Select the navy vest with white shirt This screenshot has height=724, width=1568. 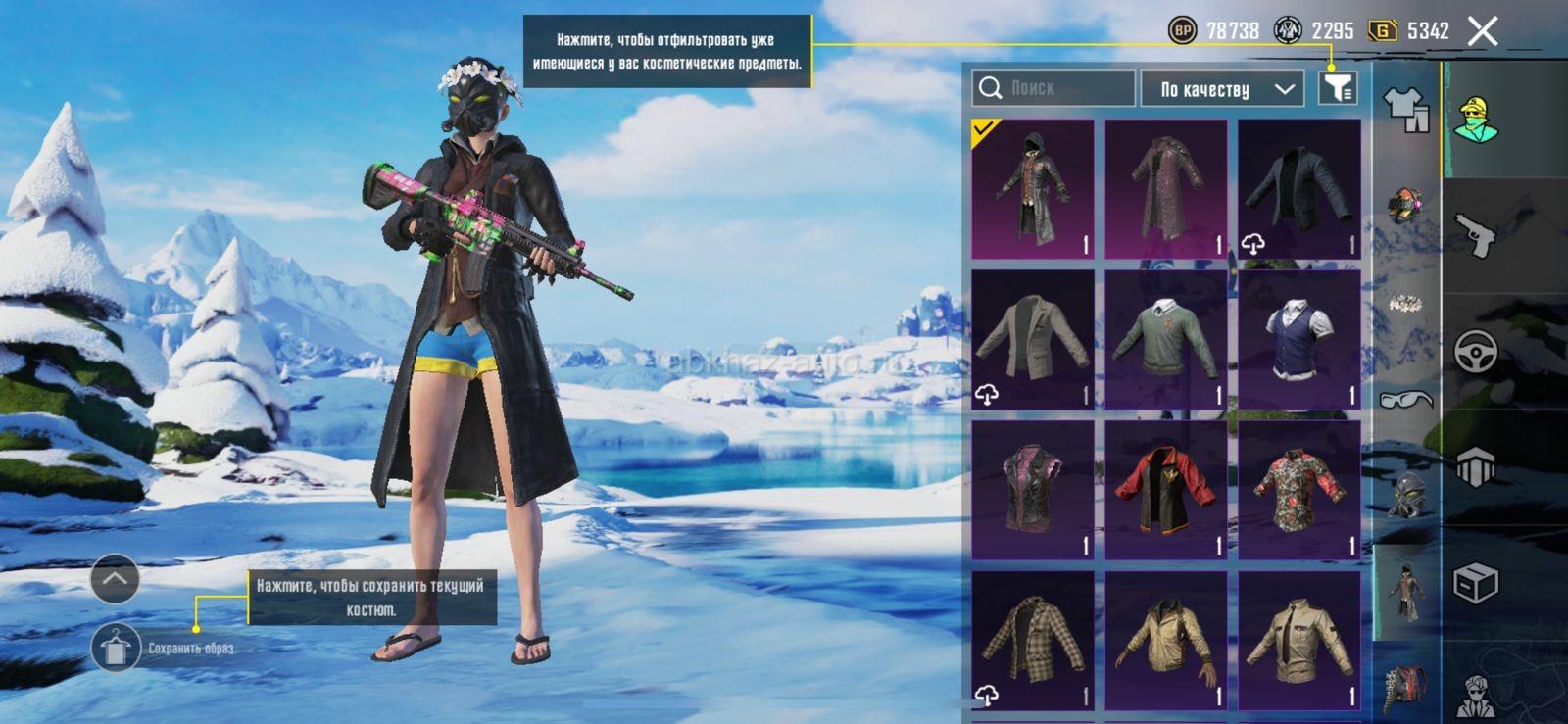coord(1298,339)
